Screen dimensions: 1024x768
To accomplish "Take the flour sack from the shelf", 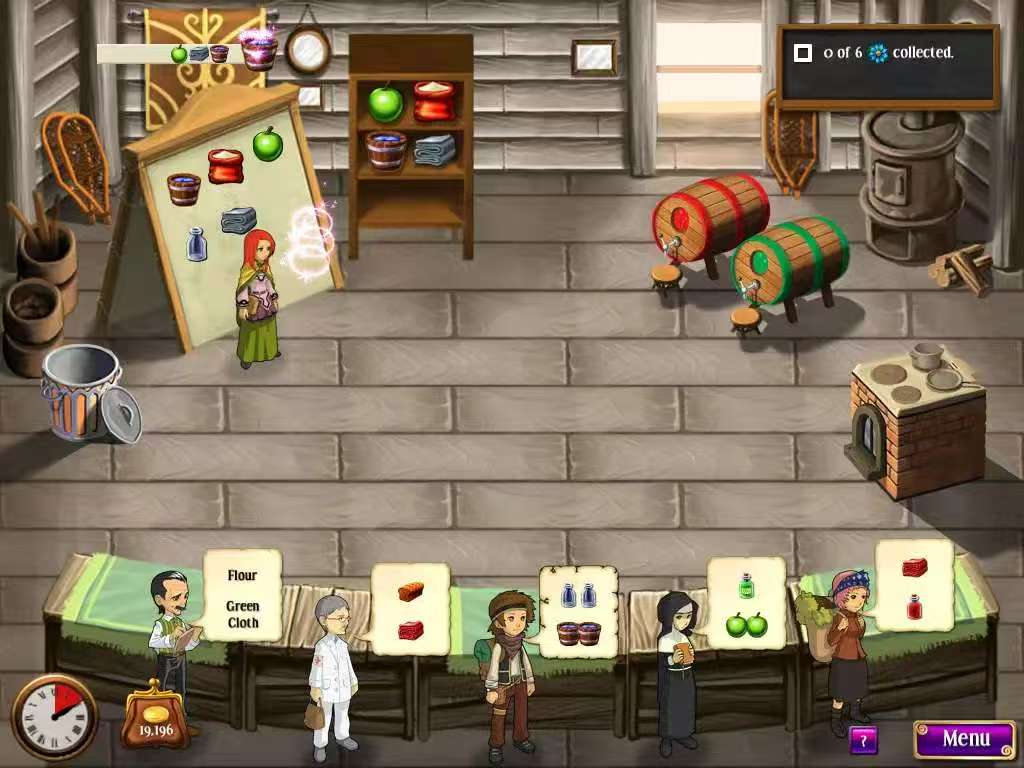I will tap(434, 100).
